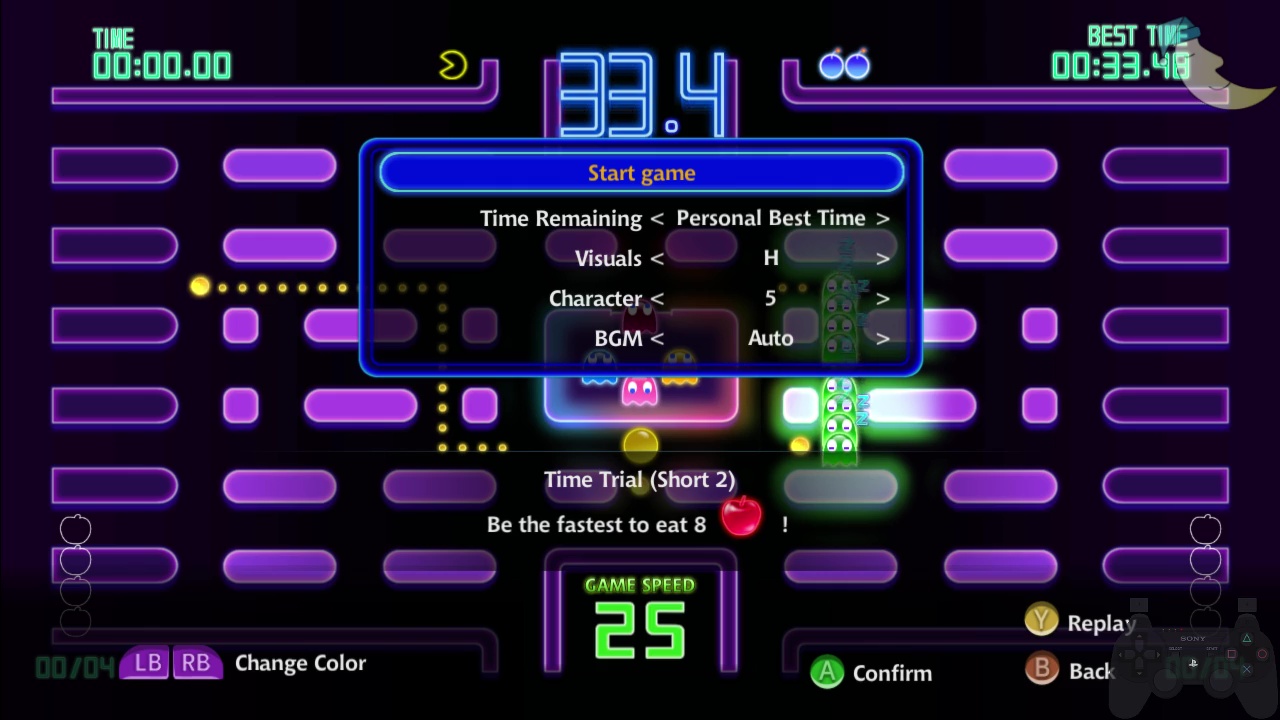Choose previous Character with left arrow
Viewport: 1280px width, 720px height.
657,299
